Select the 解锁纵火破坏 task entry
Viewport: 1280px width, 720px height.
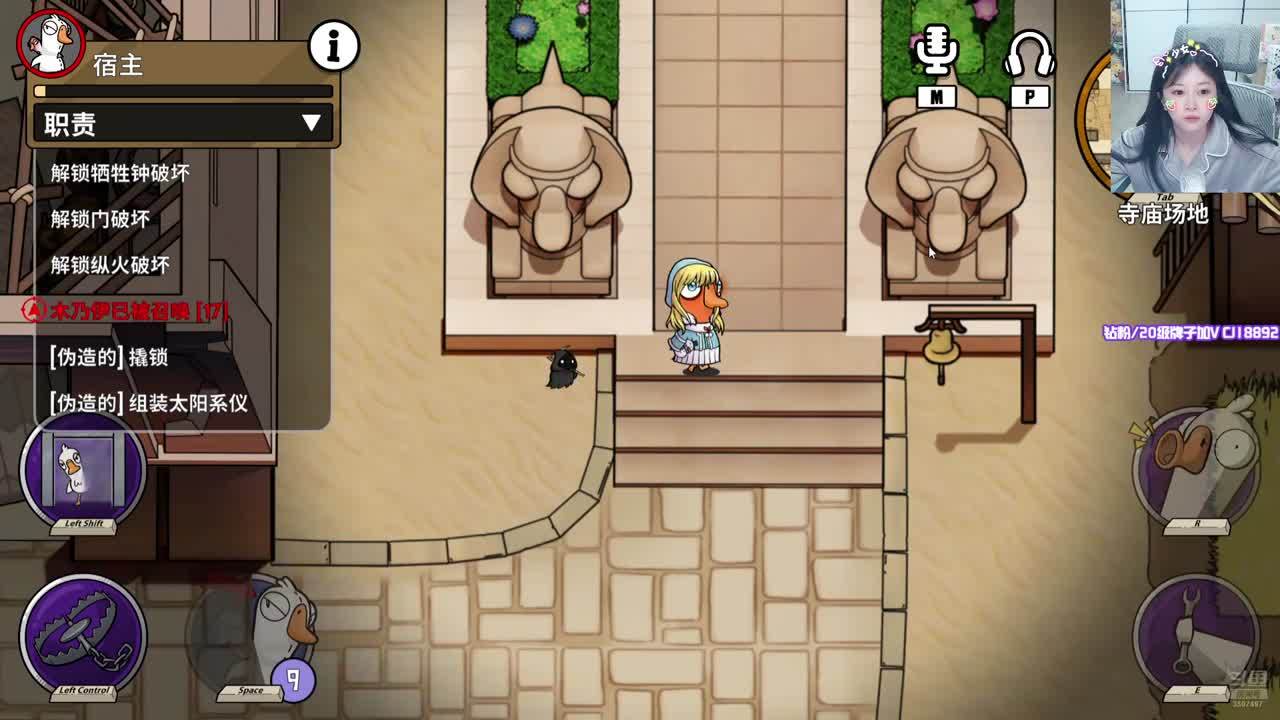[110, 265]
